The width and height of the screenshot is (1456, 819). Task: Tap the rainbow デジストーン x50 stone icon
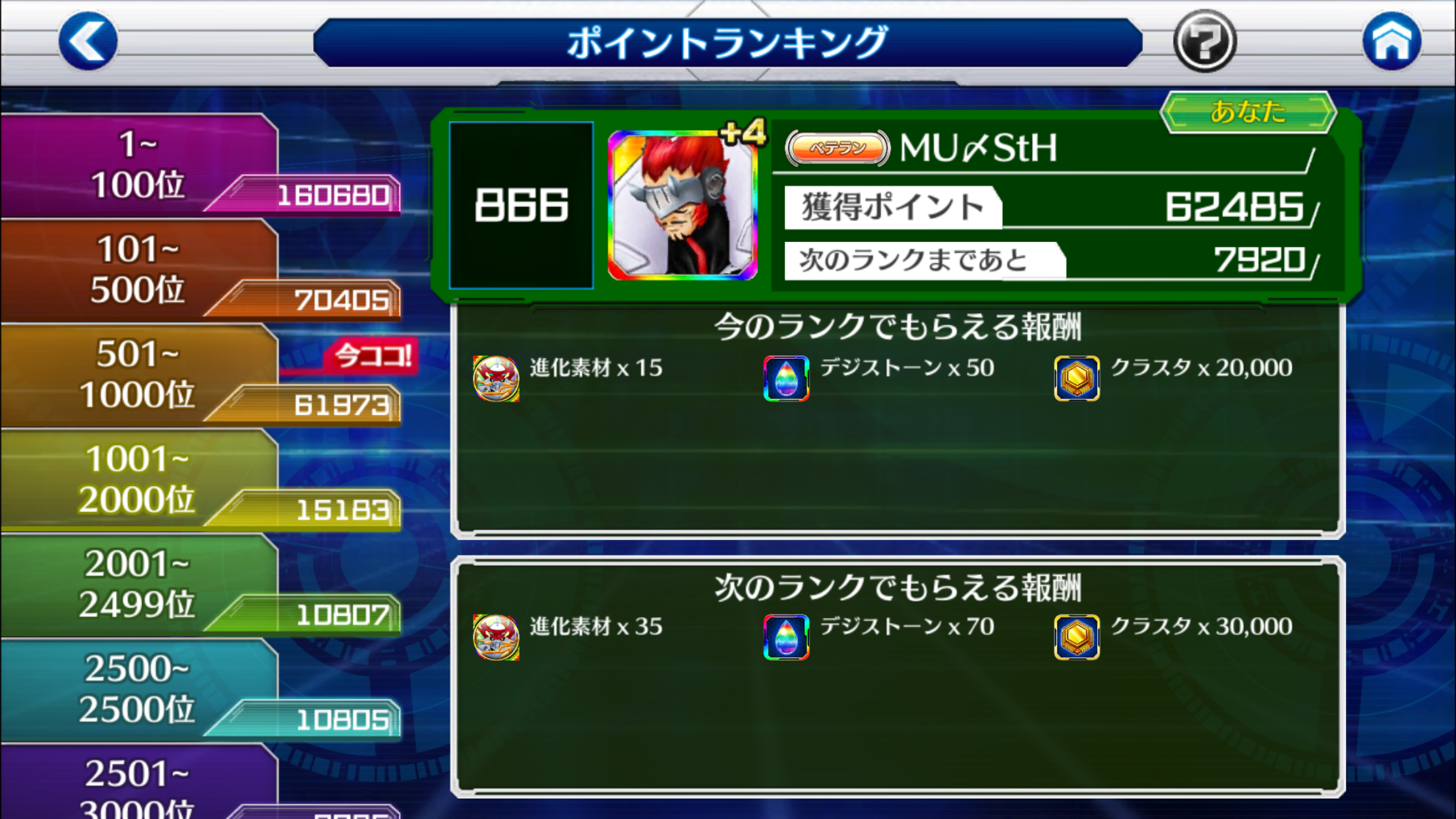tap(785, 379)
